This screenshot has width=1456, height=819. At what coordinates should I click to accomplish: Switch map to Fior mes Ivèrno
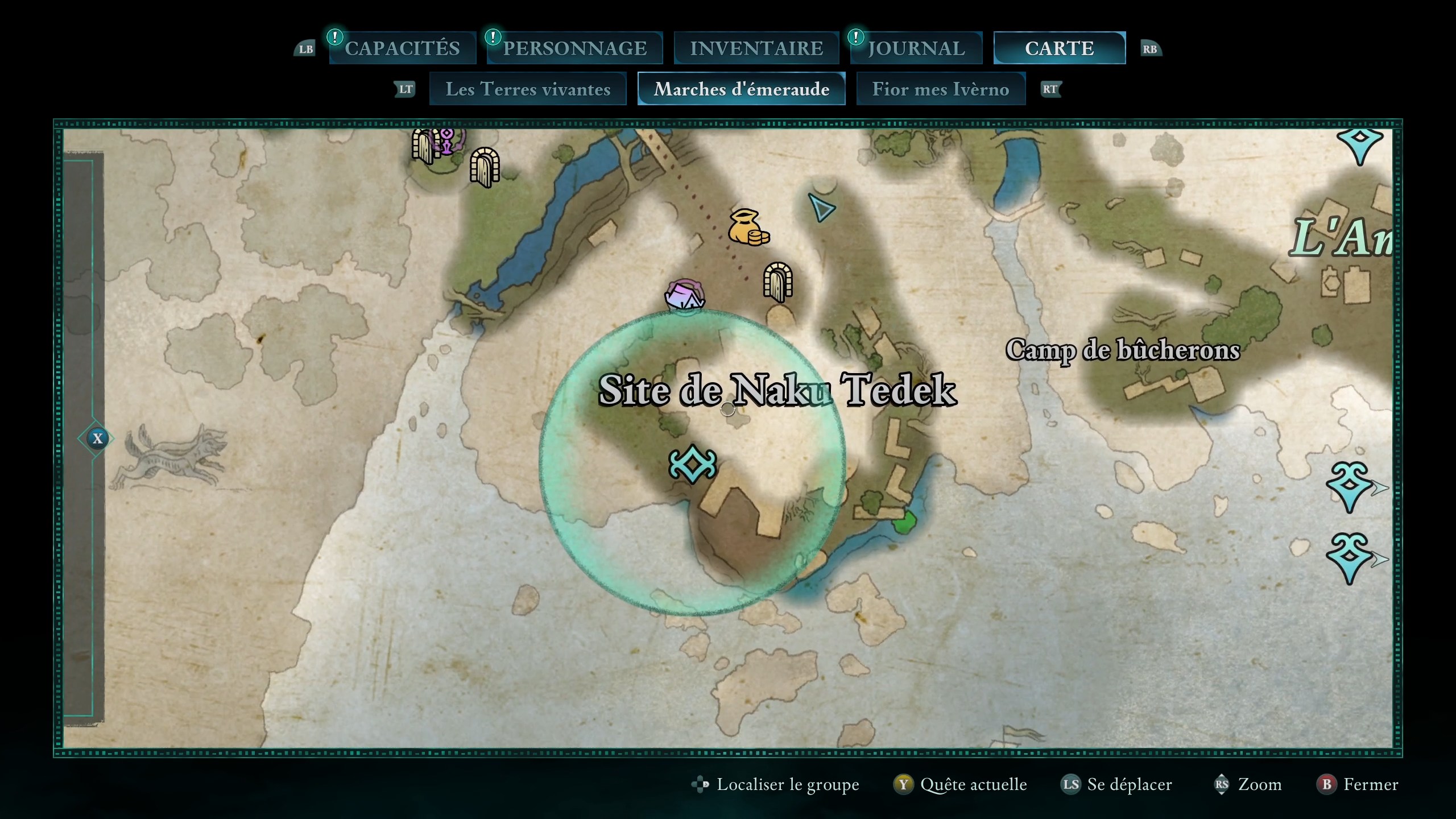[940, 89]
